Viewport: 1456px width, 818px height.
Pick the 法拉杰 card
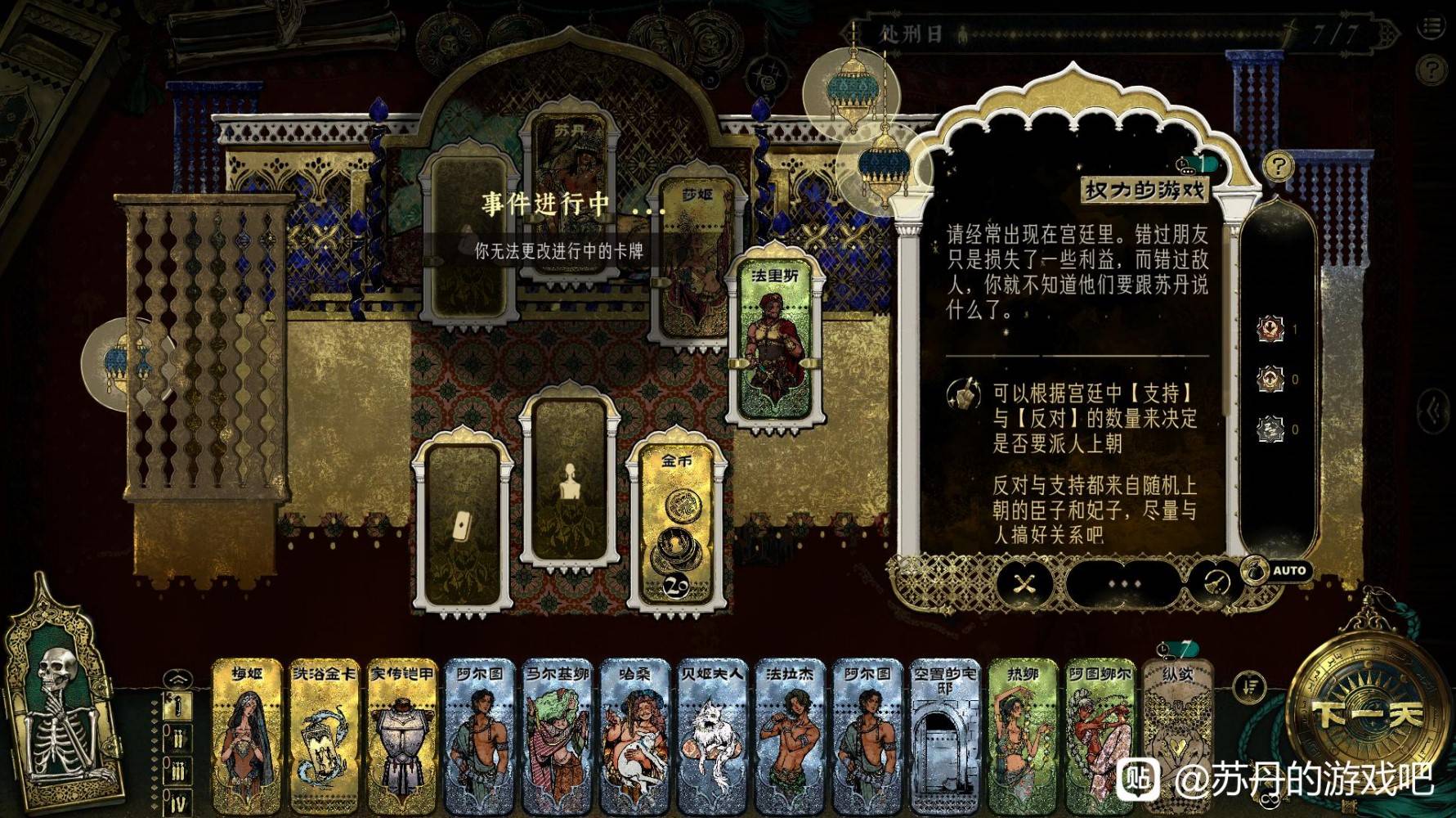click(x=790, y=736)
